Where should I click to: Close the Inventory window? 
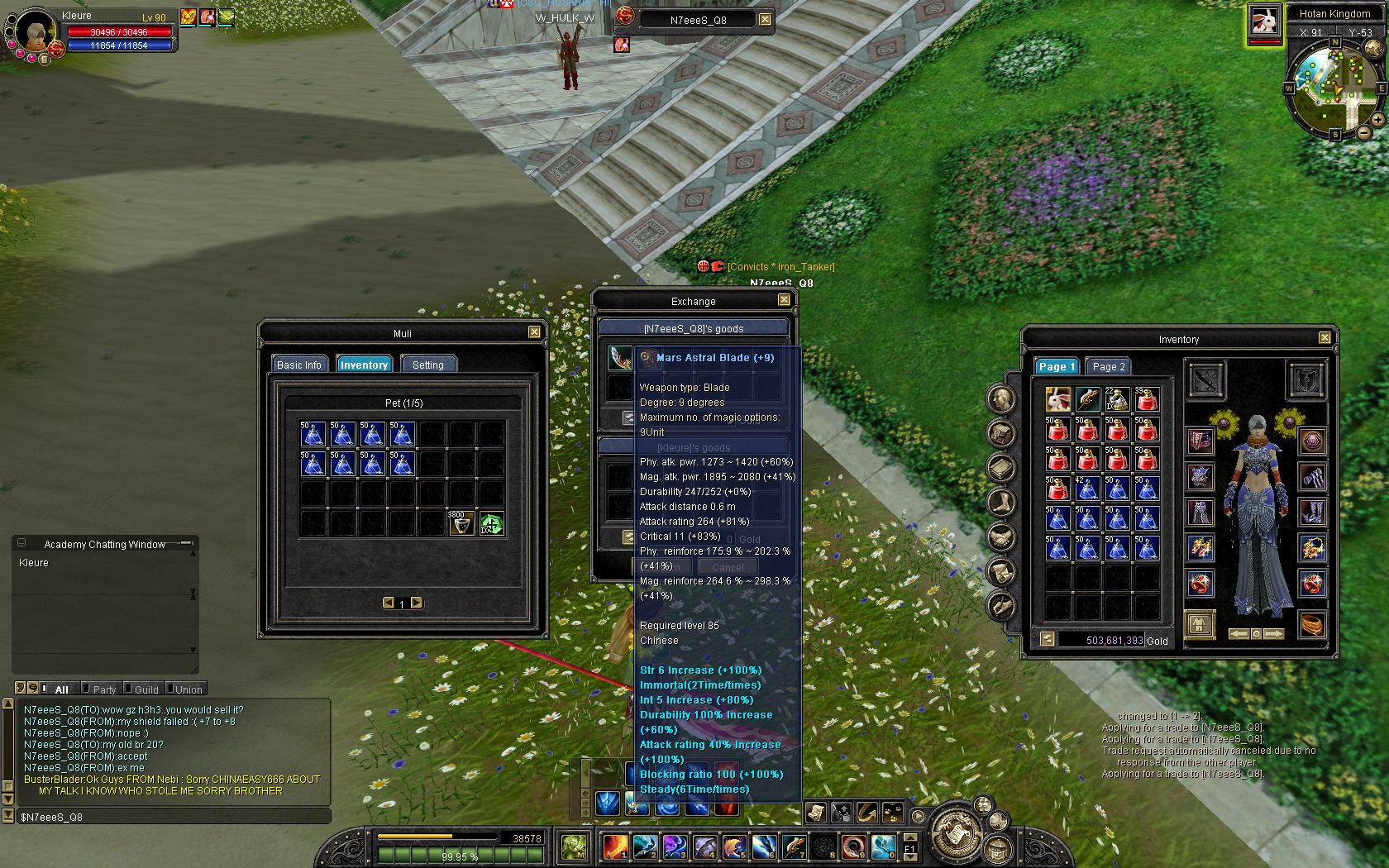click(1325, 338)
